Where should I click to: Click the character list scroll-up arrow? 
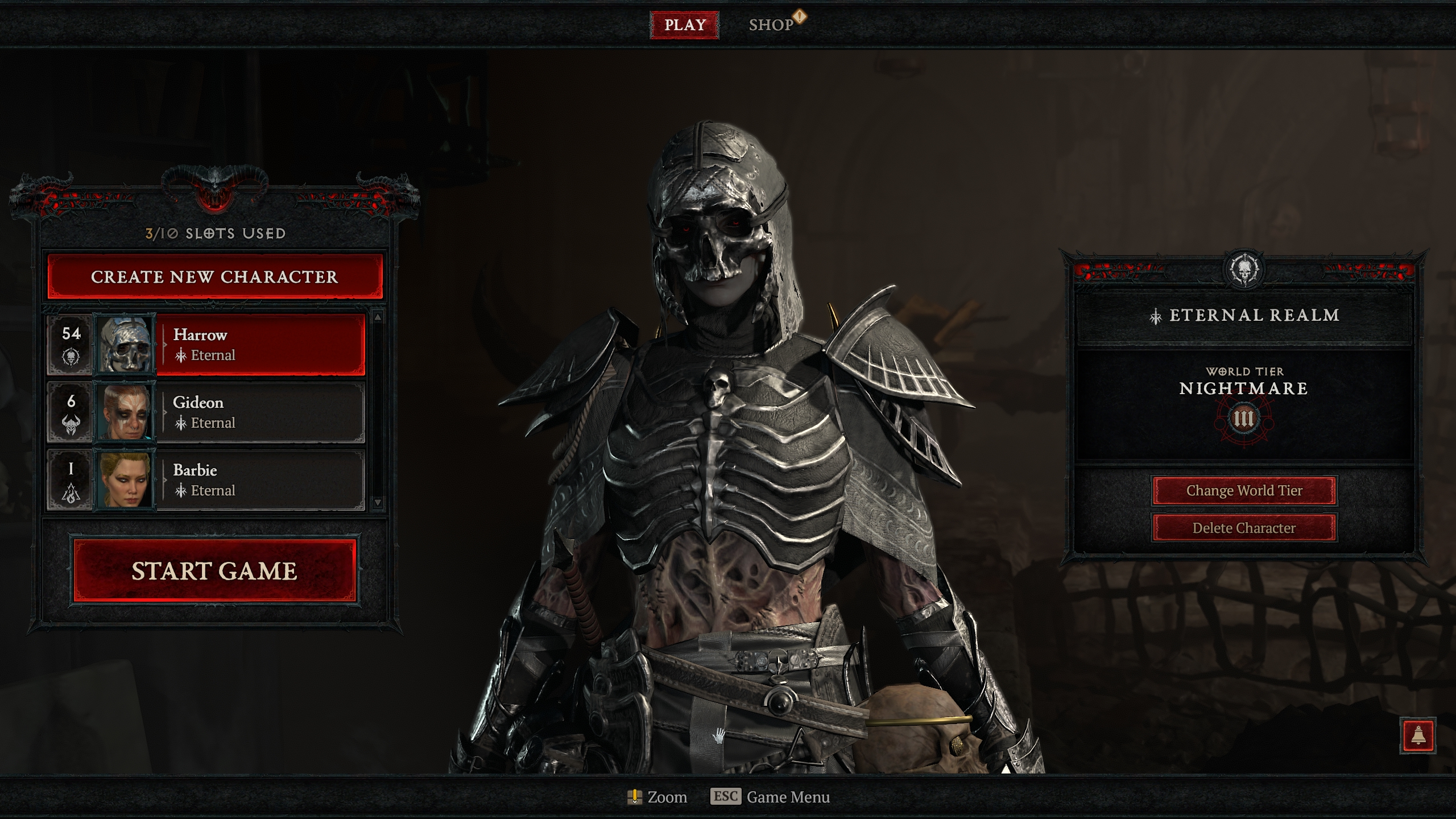point(378,317)
